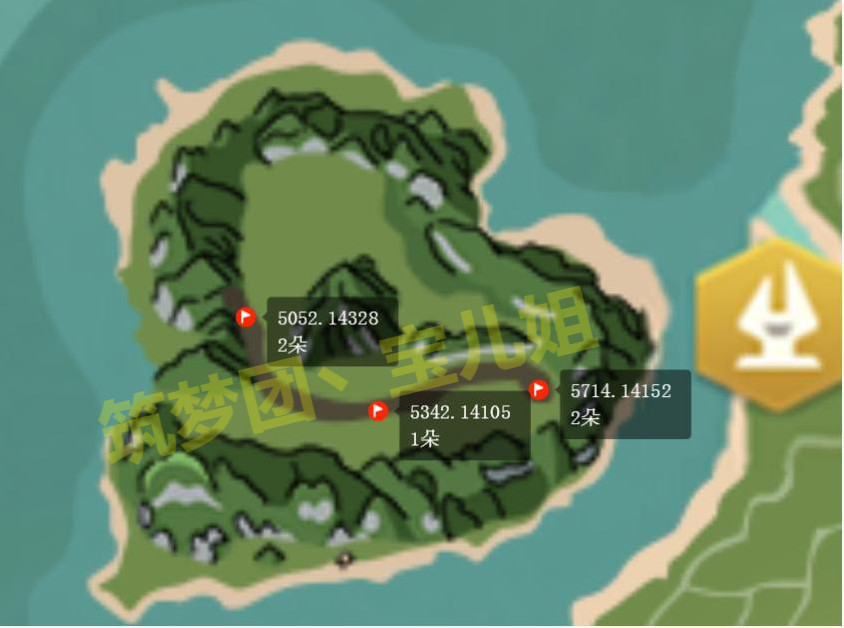Select the red flag marker labeled 5342.14105
844x628 pixels.
tap(378, 410)
